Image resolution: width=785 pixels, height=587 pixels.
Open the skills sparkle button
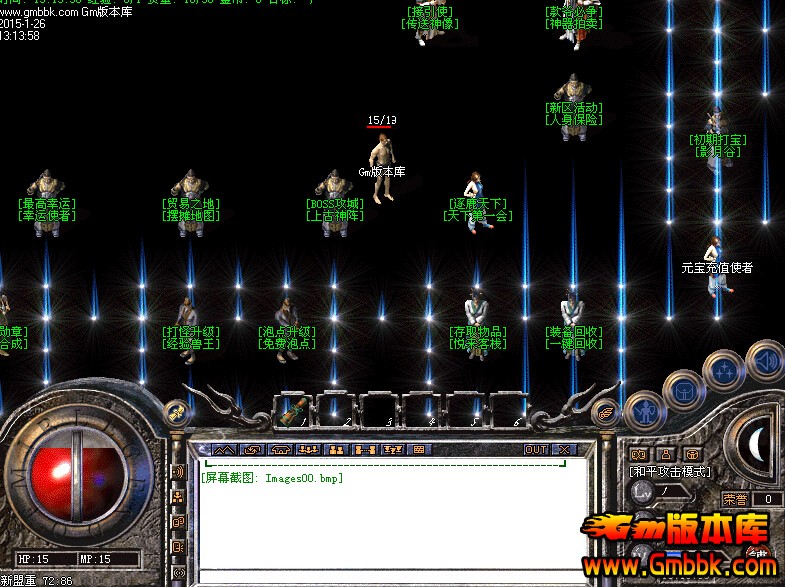[x=723, y=370]
